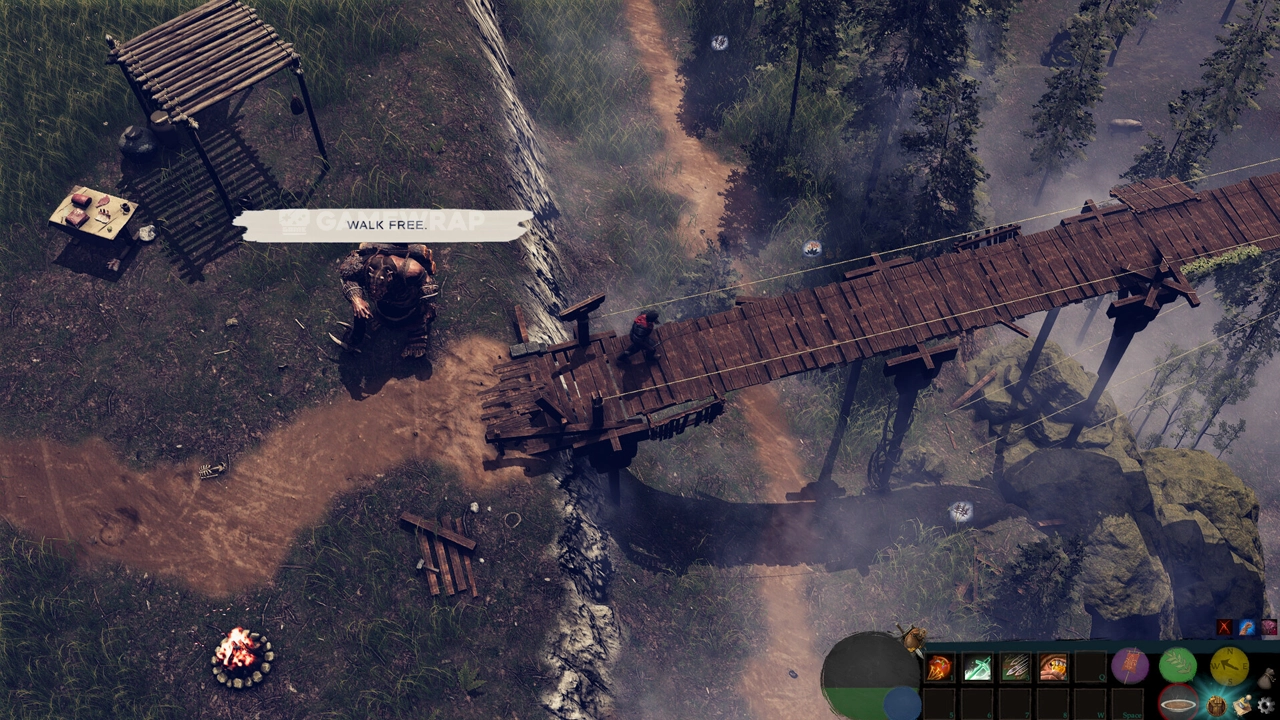
Task: Select the glowing fist emblem icon
Action: pyautogui.click(x=1217, y=705)
